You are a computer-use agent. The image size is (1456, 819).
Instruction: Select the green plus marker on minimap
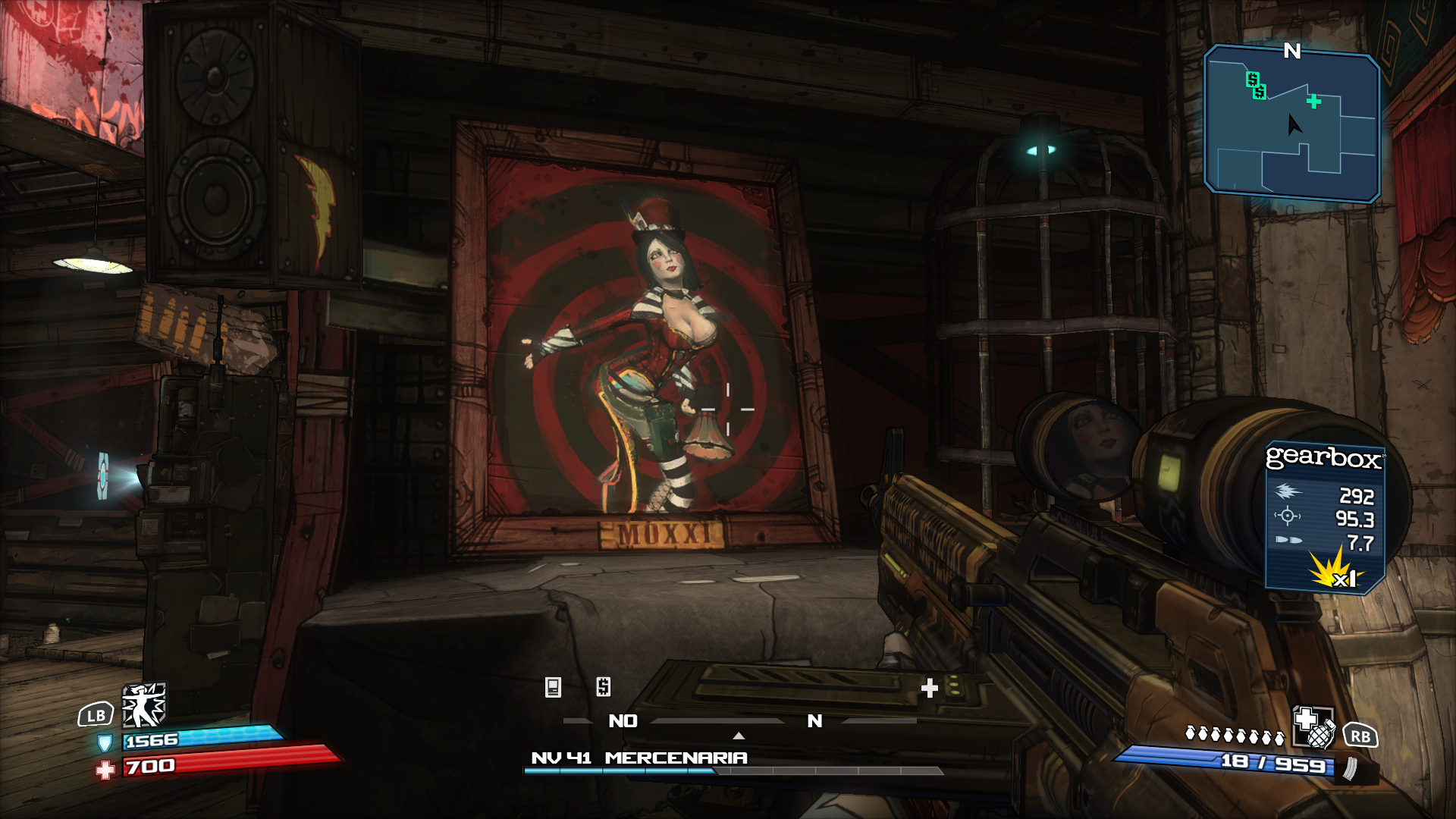pos(1313,102)
